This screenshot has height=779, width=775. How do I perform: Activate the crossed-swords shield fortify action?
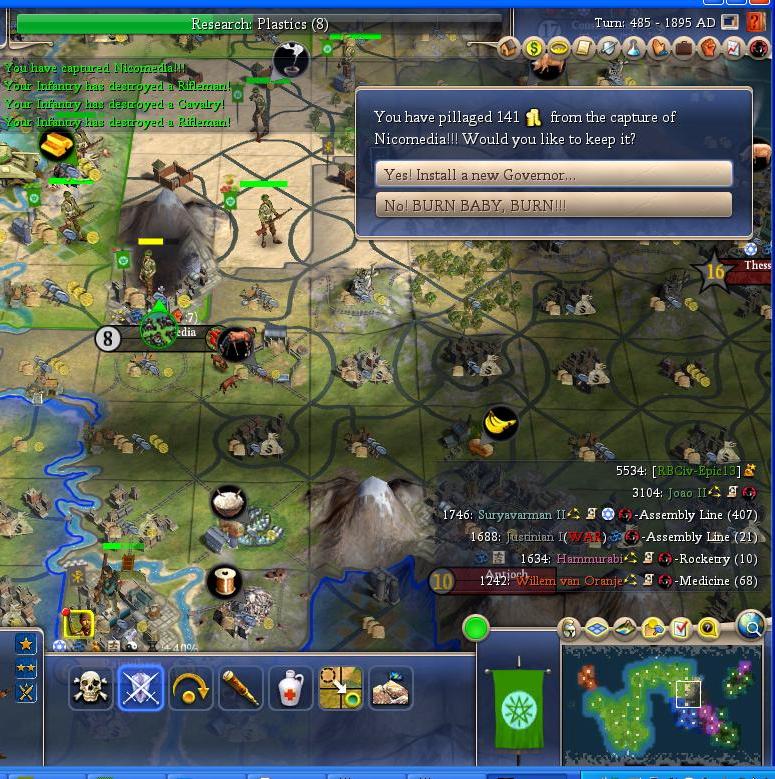click(x=141, y=688)
